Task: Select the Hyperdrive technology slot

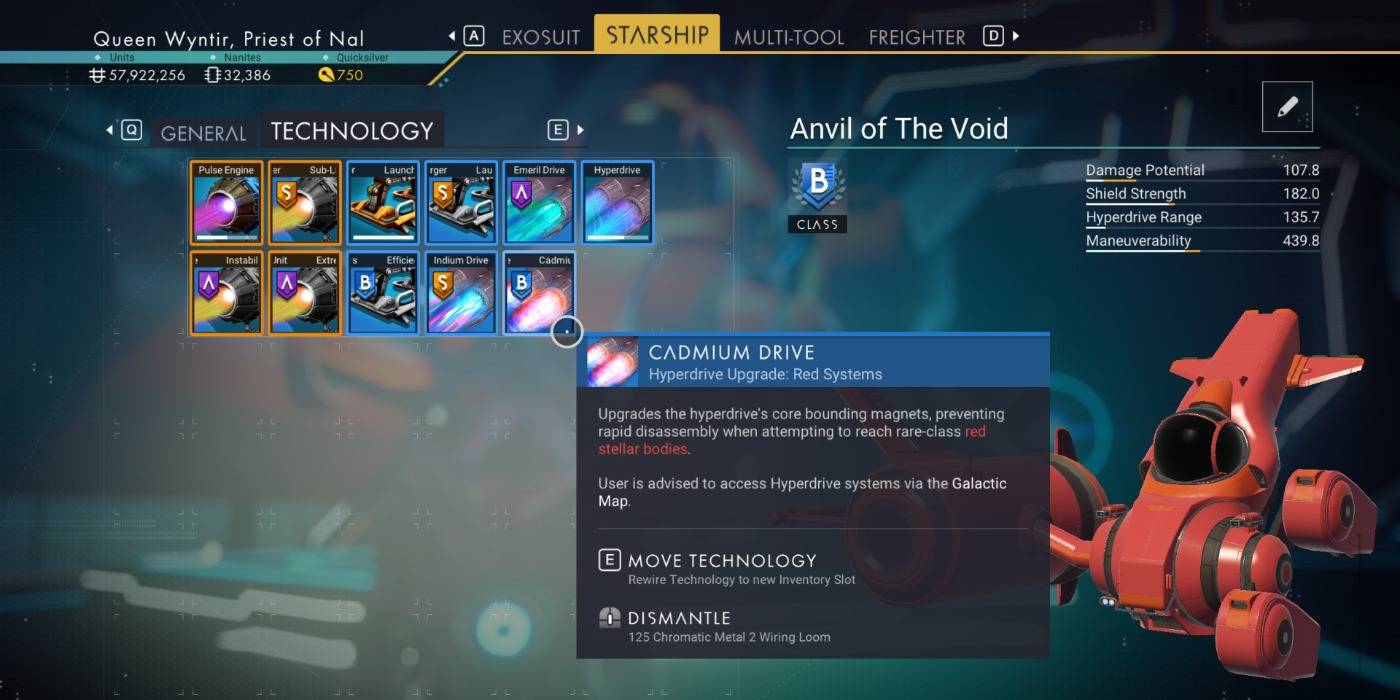Action: tap(617, 203)
